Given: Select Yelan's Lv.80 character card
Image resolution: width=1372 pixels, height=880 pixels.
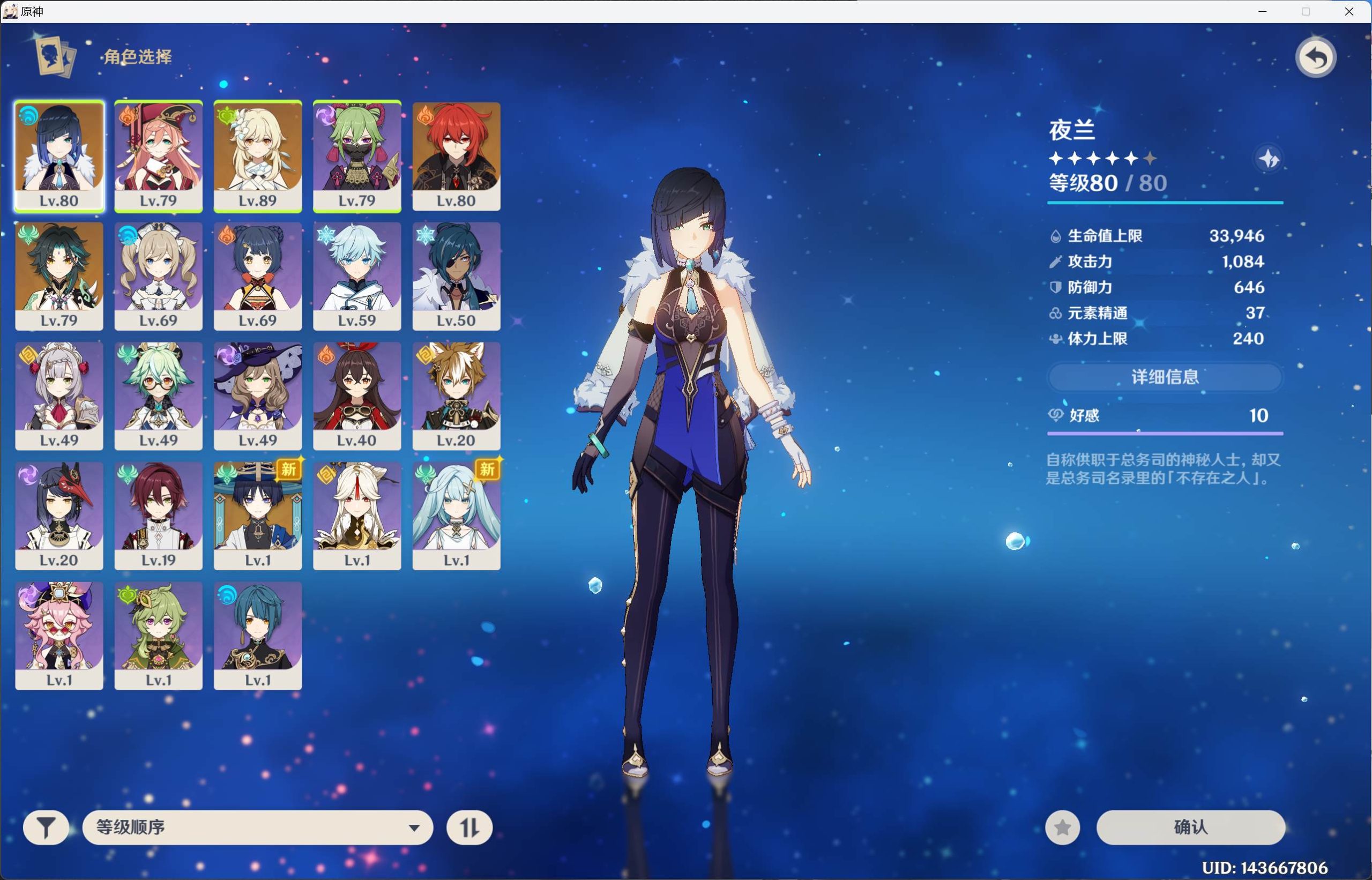Looking at the screenshot, I should coord(59,156).
